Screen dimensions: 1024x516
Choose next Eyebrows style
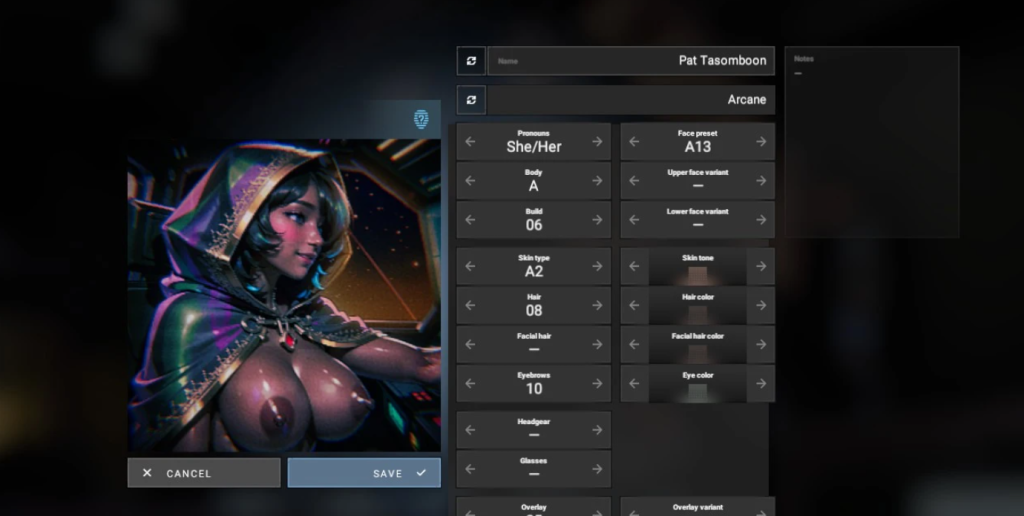pyautogui.click(x=597, y=384)
